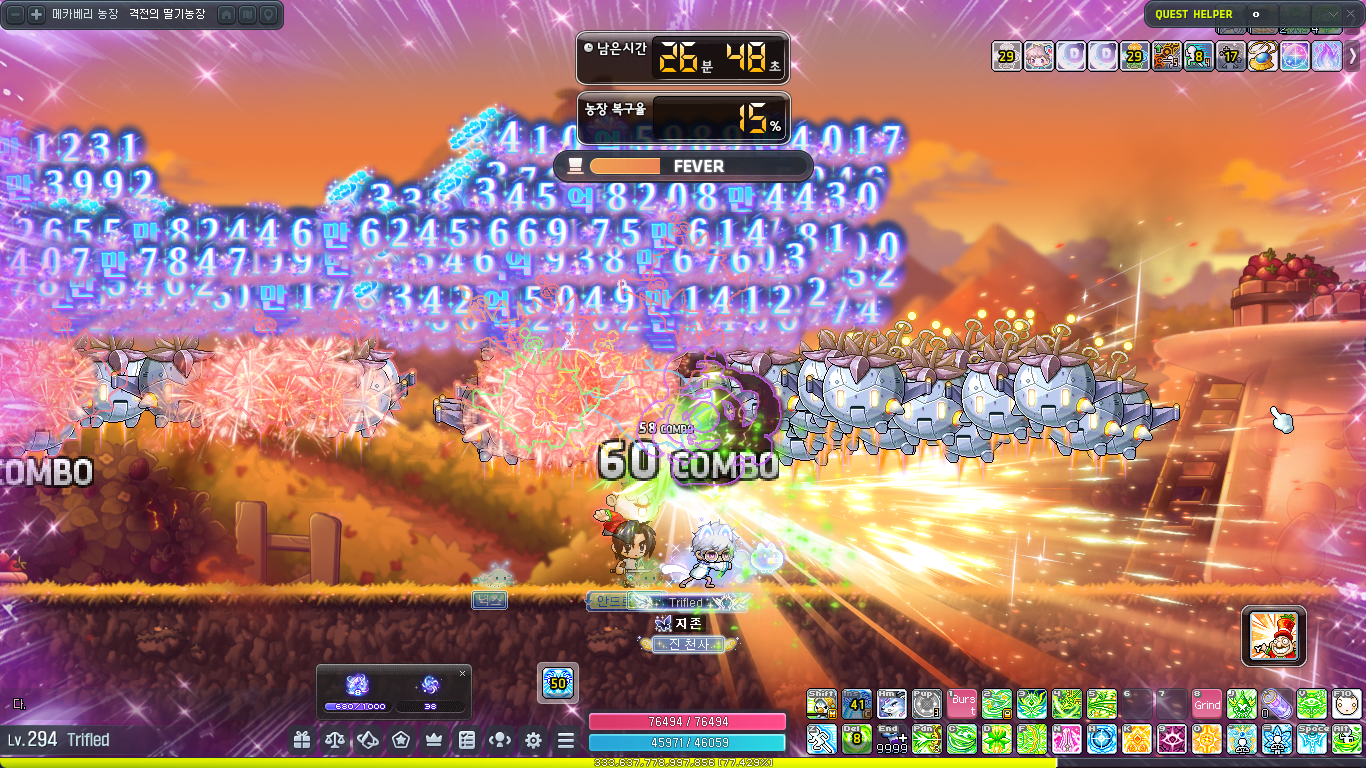Open the balance scales auction menu
Image resolution: width=1366 pixels, height=768 pixels.
pyautogui.click(x=335, y=741)
